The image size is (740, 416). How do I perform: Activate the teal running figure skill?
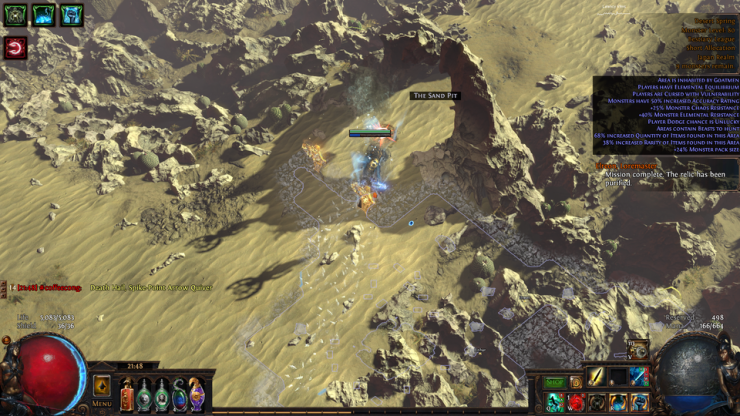pyautogui.click(x=555, y=403)
